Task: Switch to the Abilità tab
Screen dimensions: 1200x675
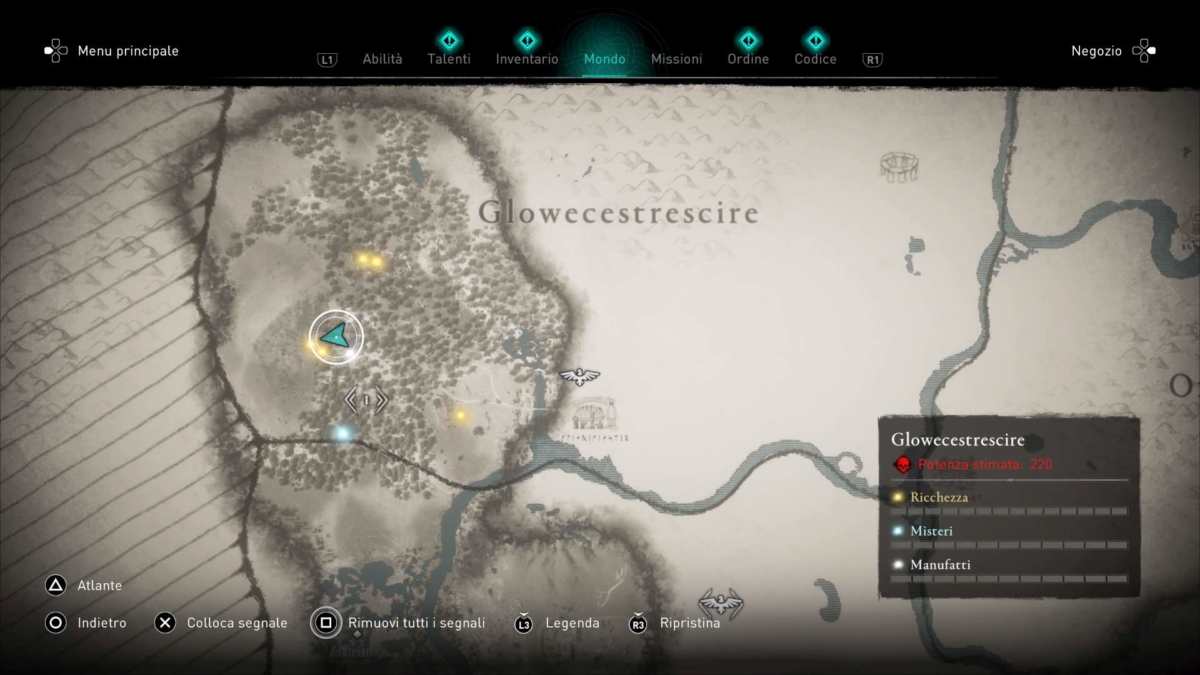Action: (x=382, y=59)
